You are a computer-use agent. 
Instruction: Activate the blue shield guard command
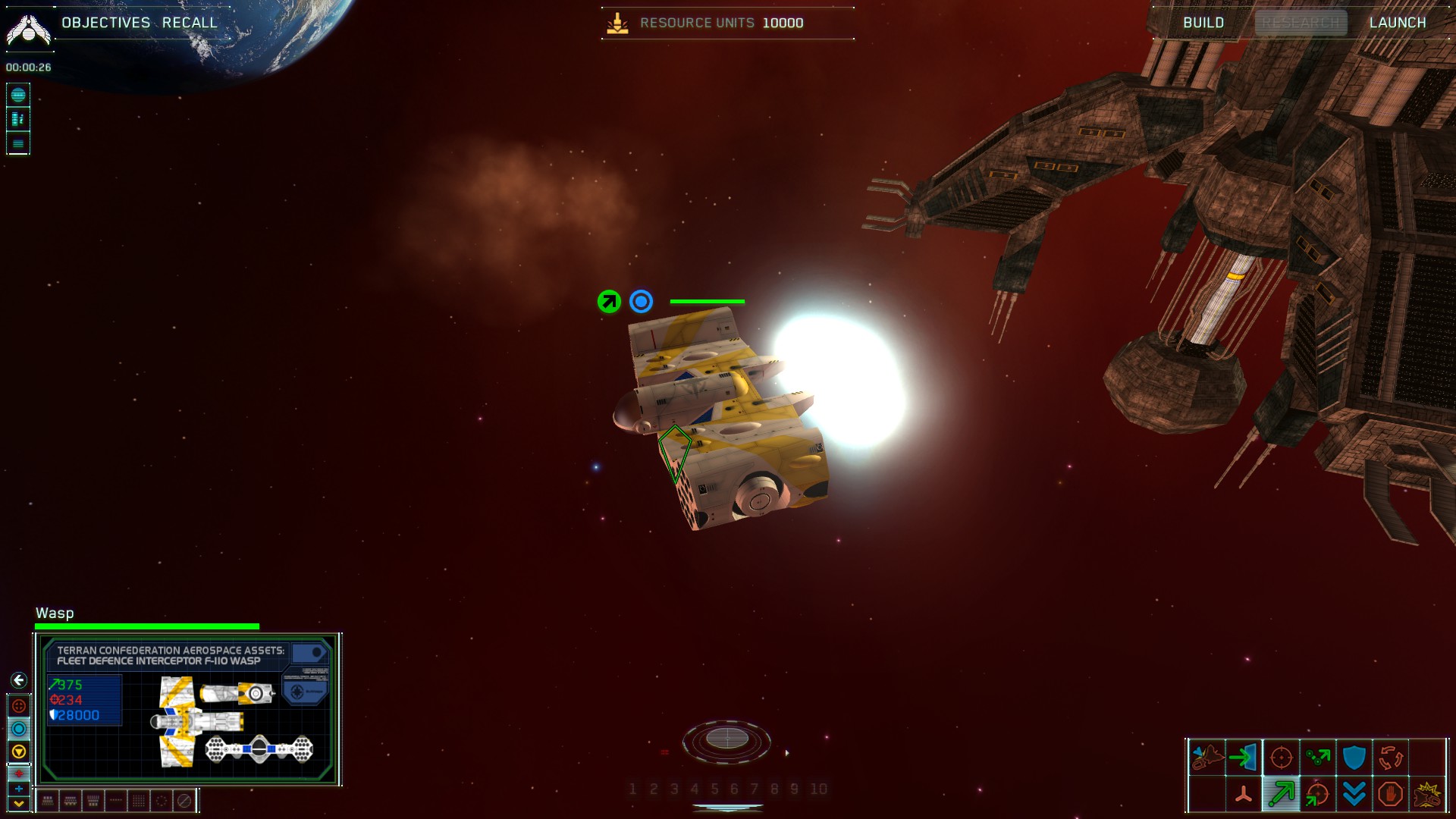point(1354,757)
